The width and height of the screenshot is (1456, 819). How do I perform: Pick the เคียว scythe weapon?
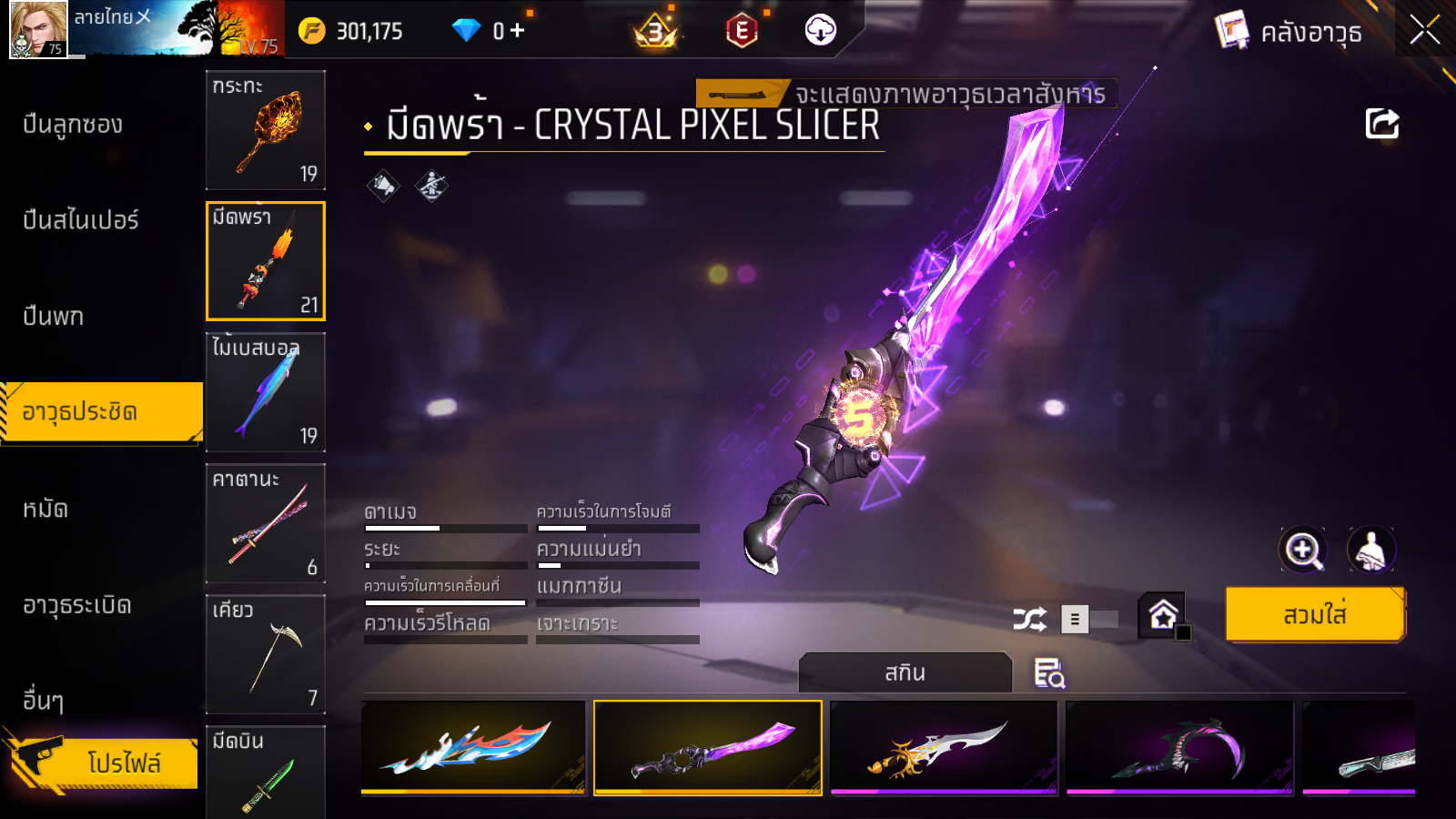click(x=266, y=654)
